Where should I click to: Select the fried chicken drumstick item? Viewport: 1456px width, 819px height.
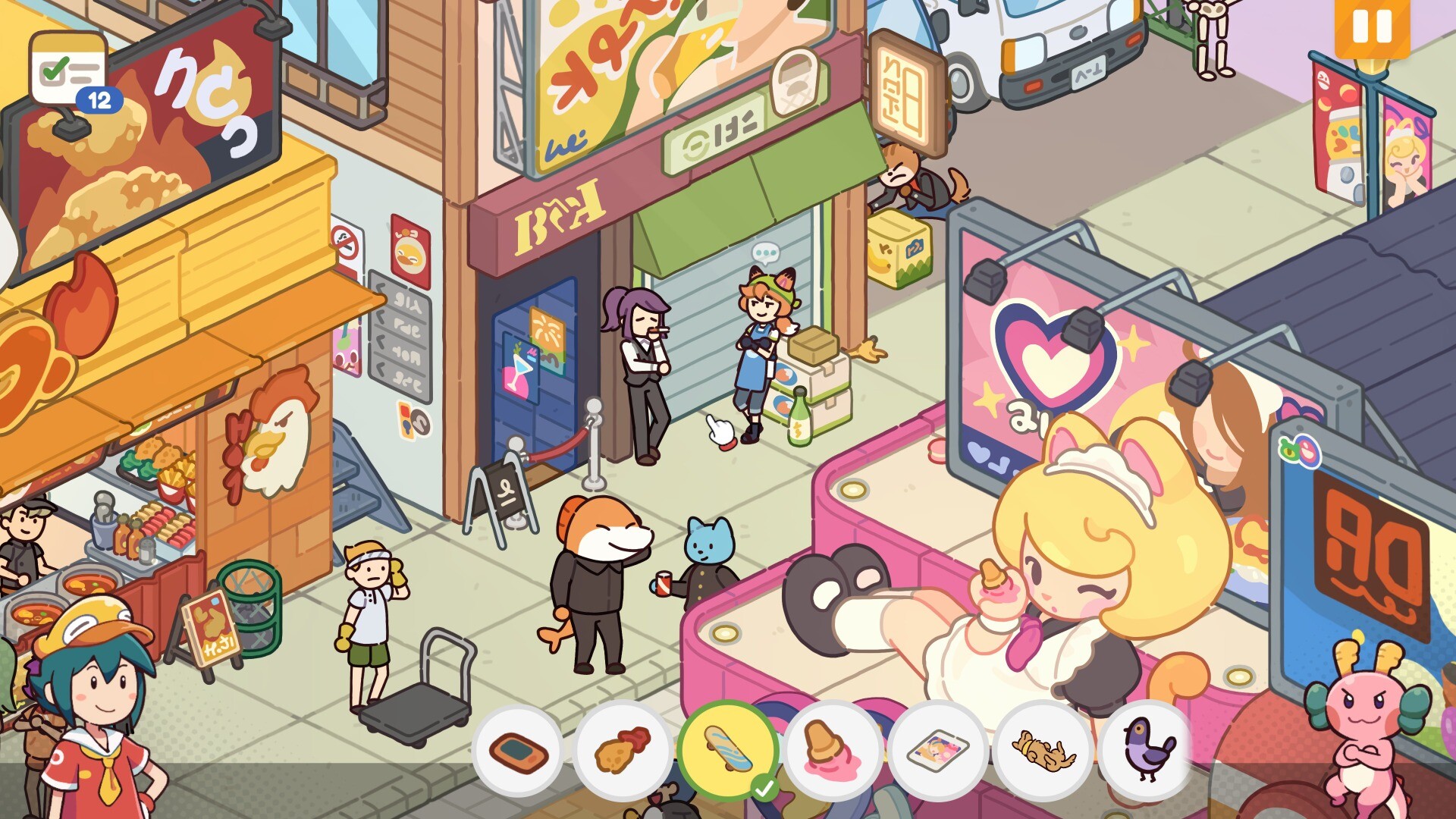click(623, 749)
